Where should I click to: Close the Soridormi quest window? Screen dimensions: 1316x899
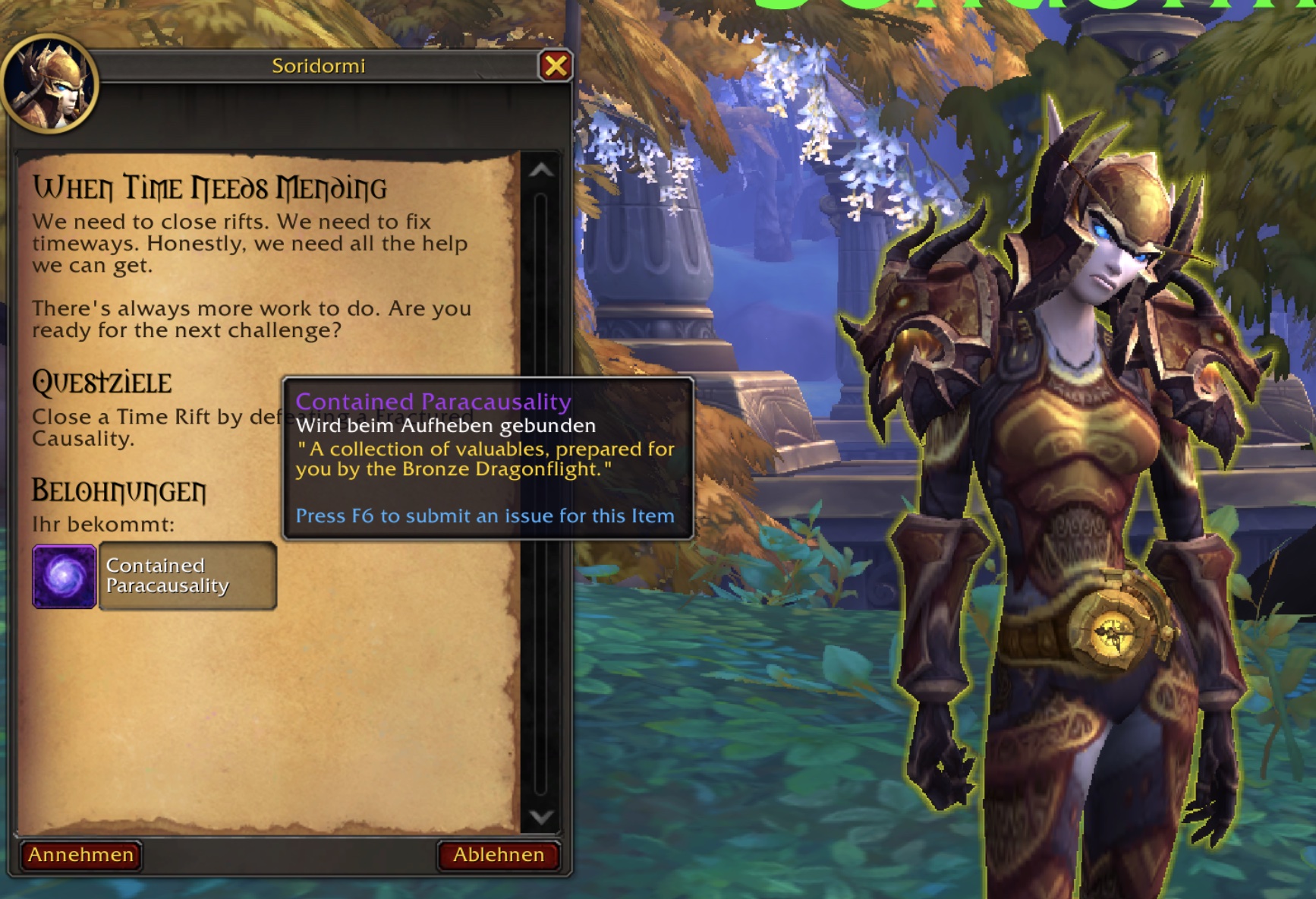(556, 66)
